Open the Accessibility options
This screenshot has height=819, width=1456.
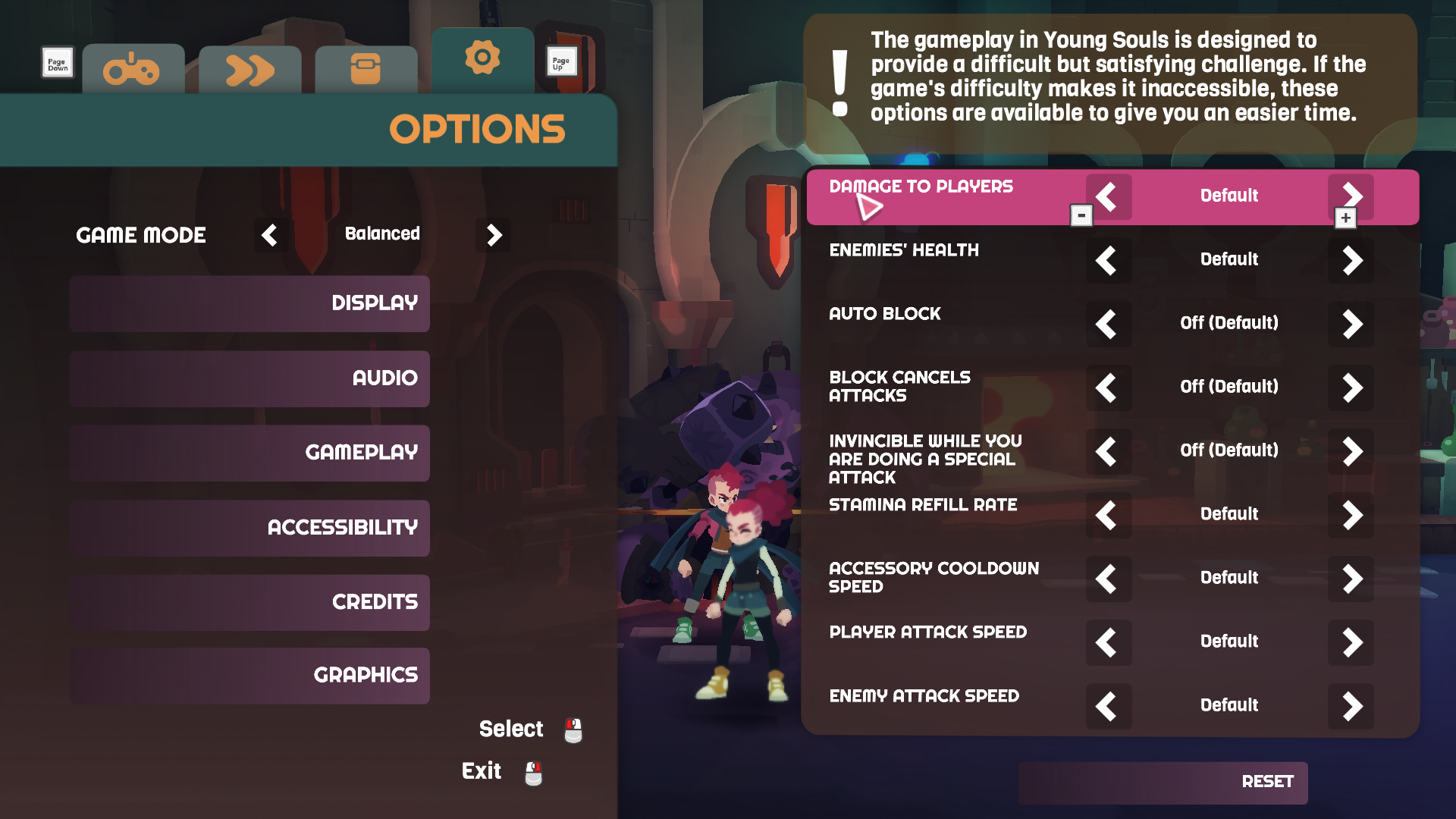pos(249,528)
